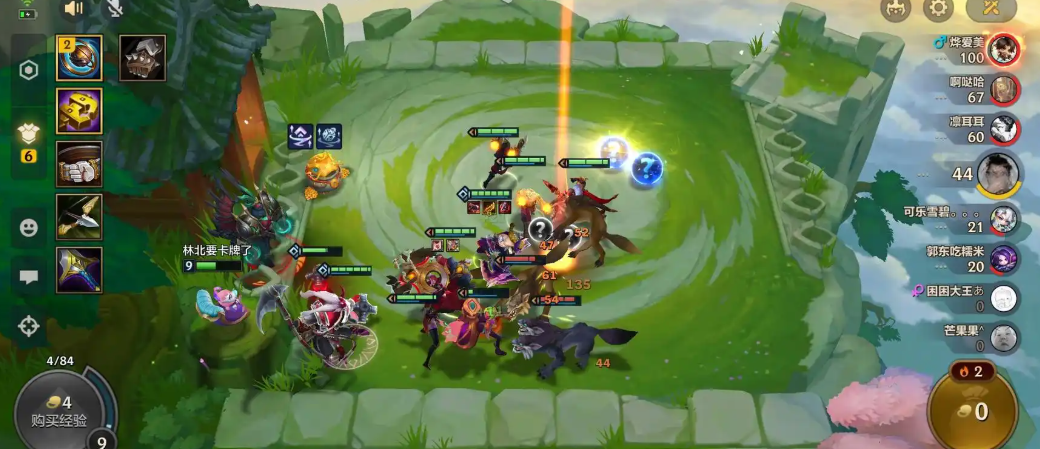Buy experience with the 购买经验 button
Image resolution: width=1040 pixels, height=449 pixels.
57,411
